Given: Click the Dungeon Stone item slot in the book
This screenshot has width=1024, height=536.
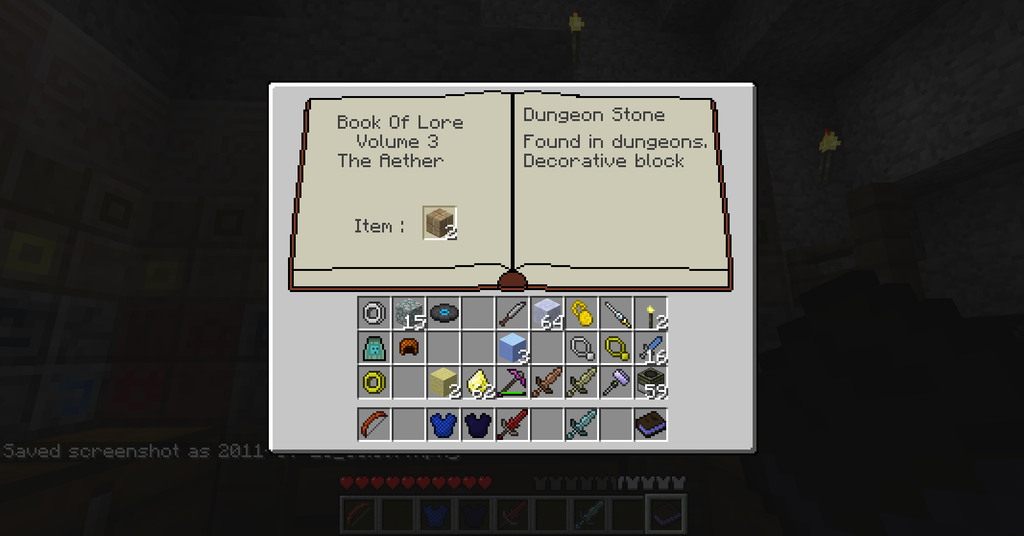Looking at the screenshot, I should coord(439,224).
